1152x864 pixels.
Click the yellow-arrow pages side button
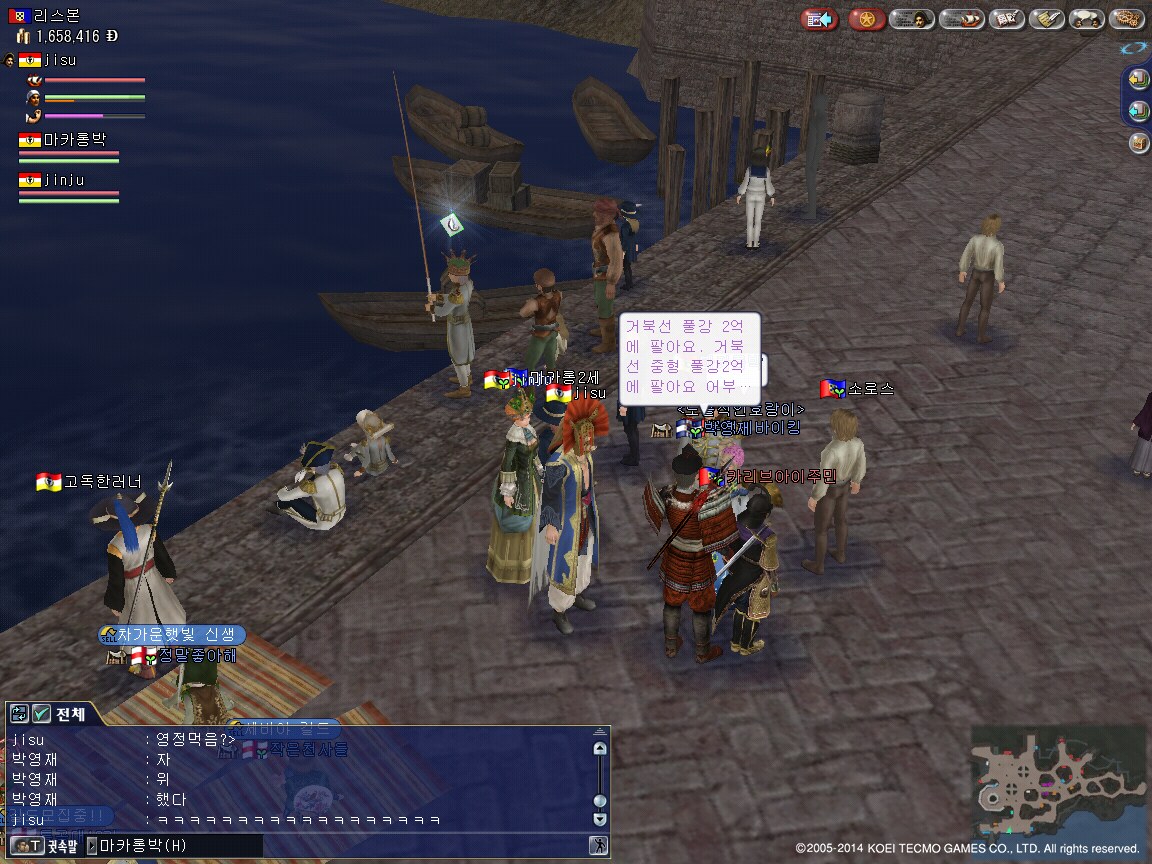1139,79
